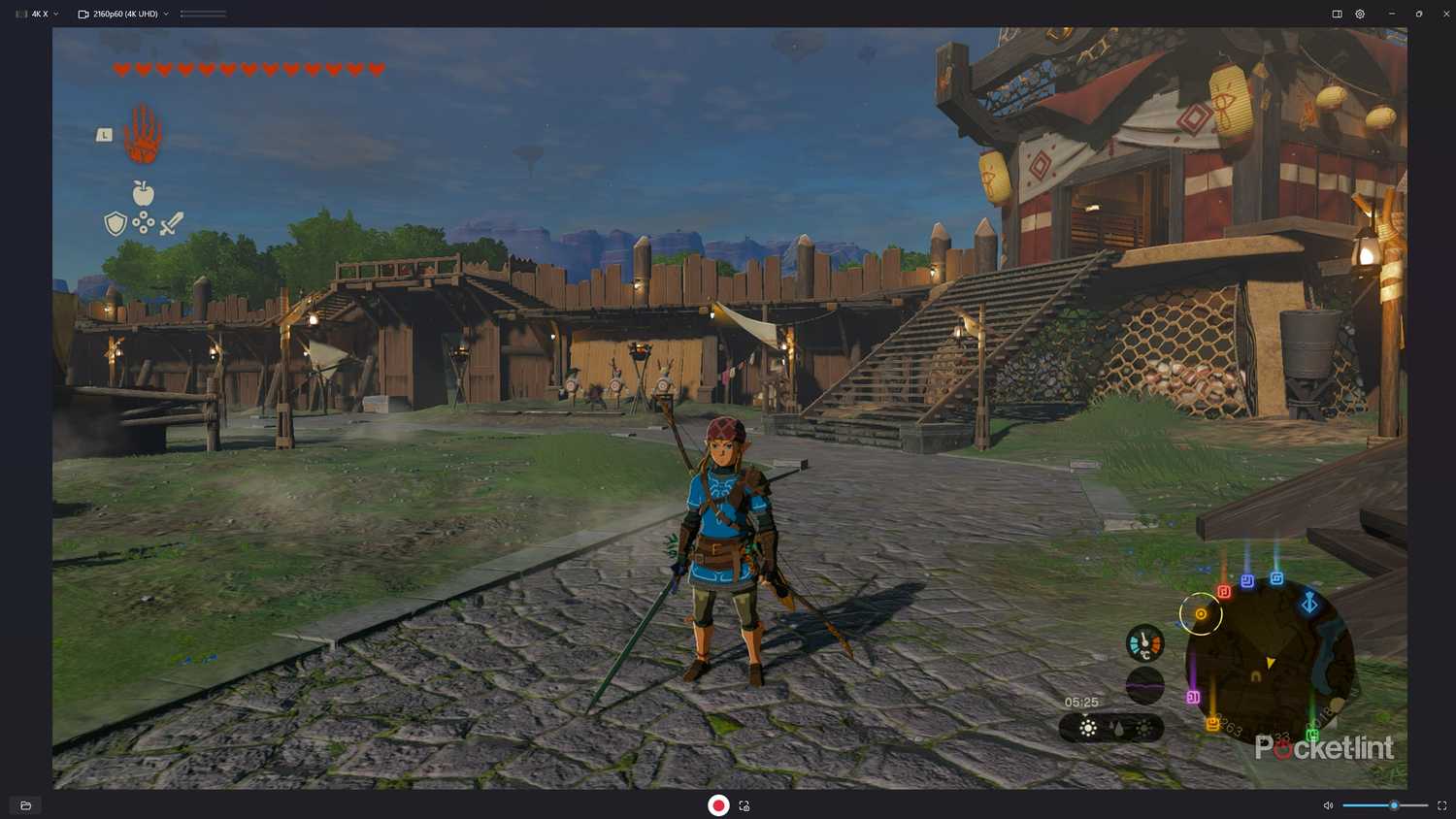Click the audio level meter in the top bar

tap(204, 14)
